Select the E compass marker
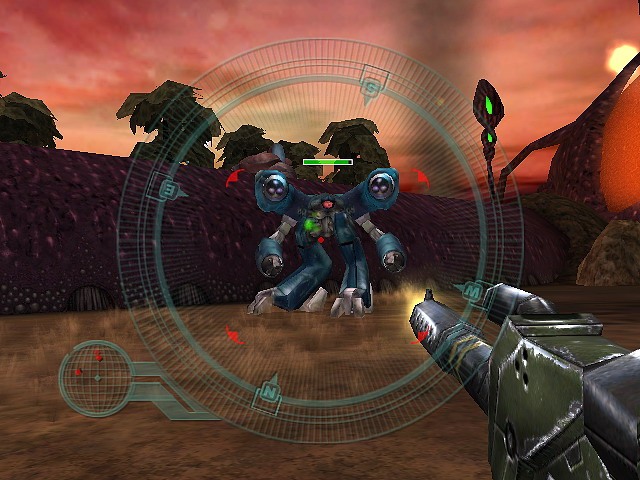This screenshot has height=480, width=640. 169,189
